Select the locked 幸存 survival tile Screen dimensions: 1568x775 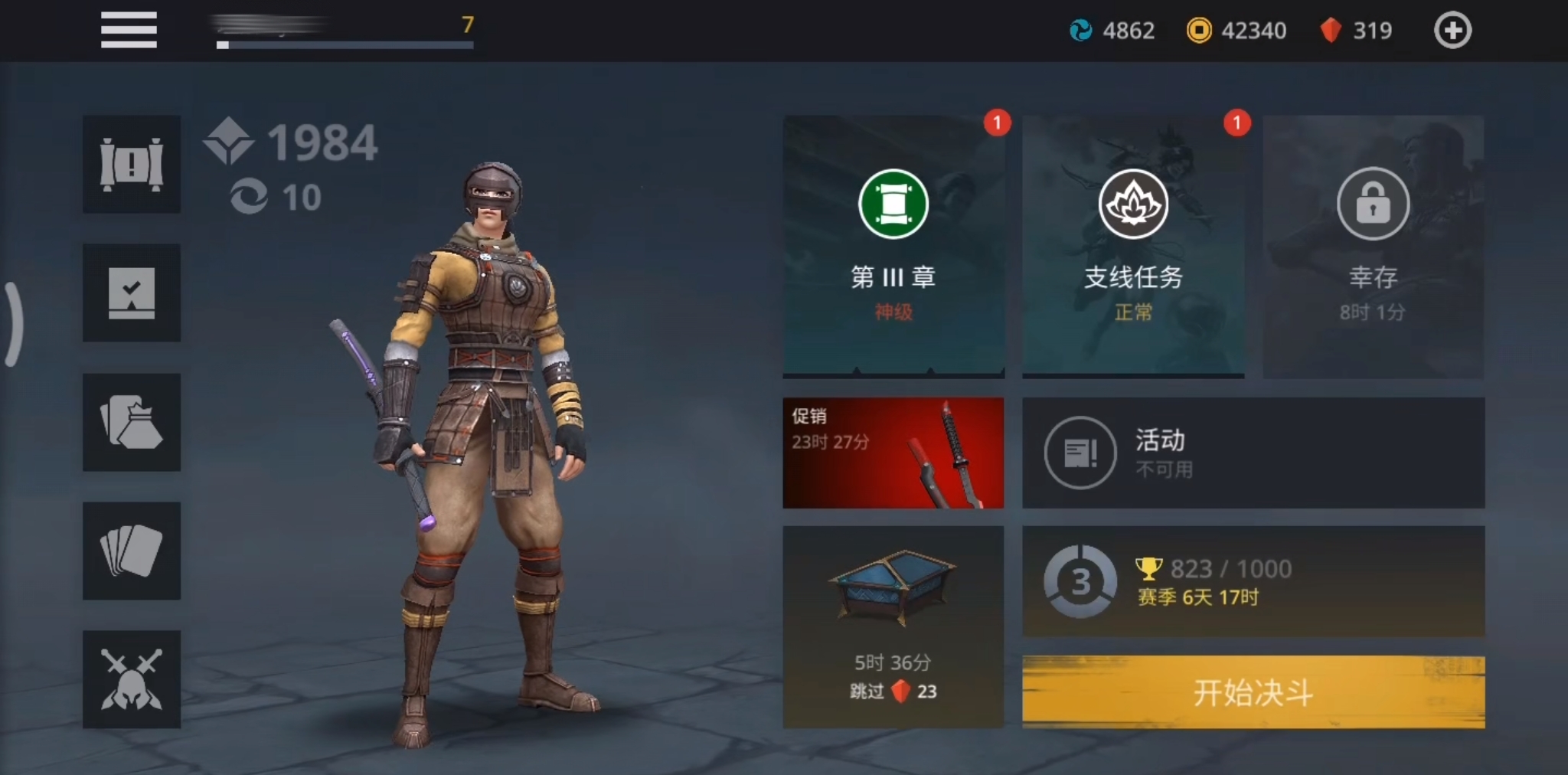click(x=1373, y=247)
